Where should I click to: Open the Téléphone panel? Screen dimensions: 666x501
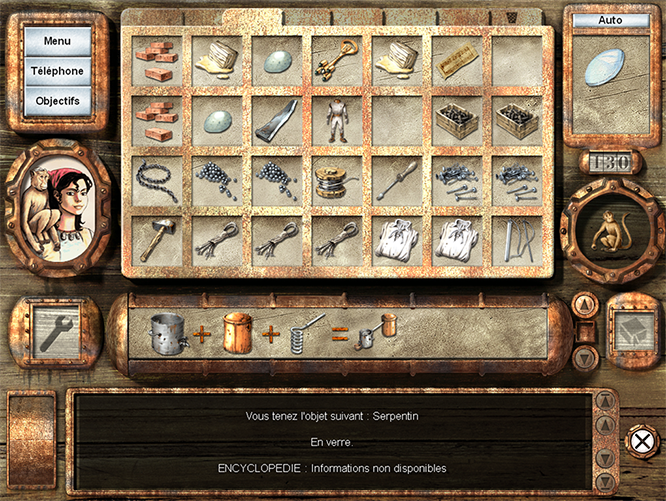[x=57, y=71]
